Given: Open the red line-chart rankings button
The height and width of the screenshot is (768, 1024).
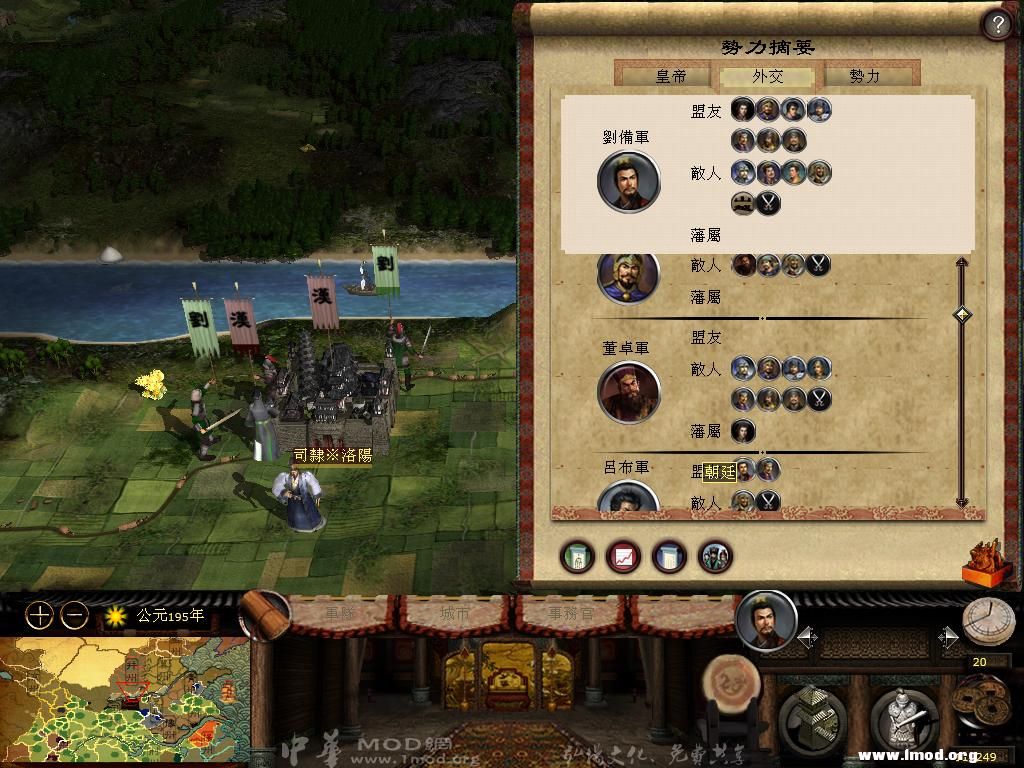Looking at the screenshot, I should click(x=623, y=557).
